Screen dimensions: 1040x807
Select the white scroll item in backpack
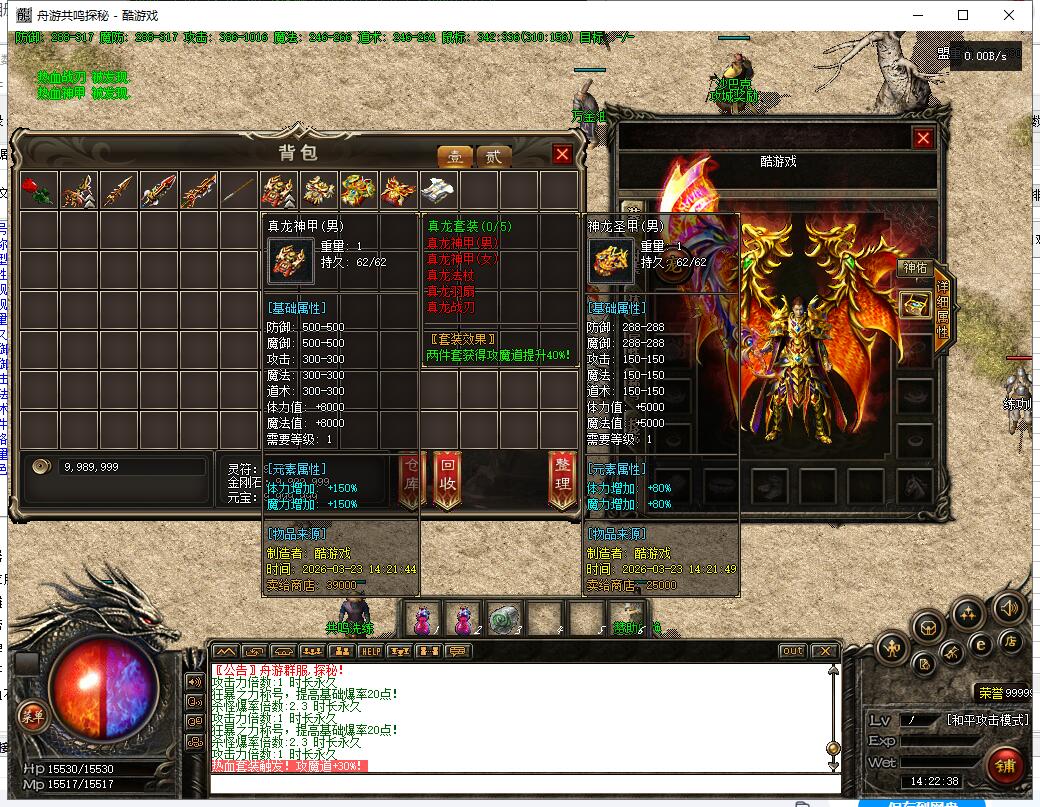coord(438,189)
